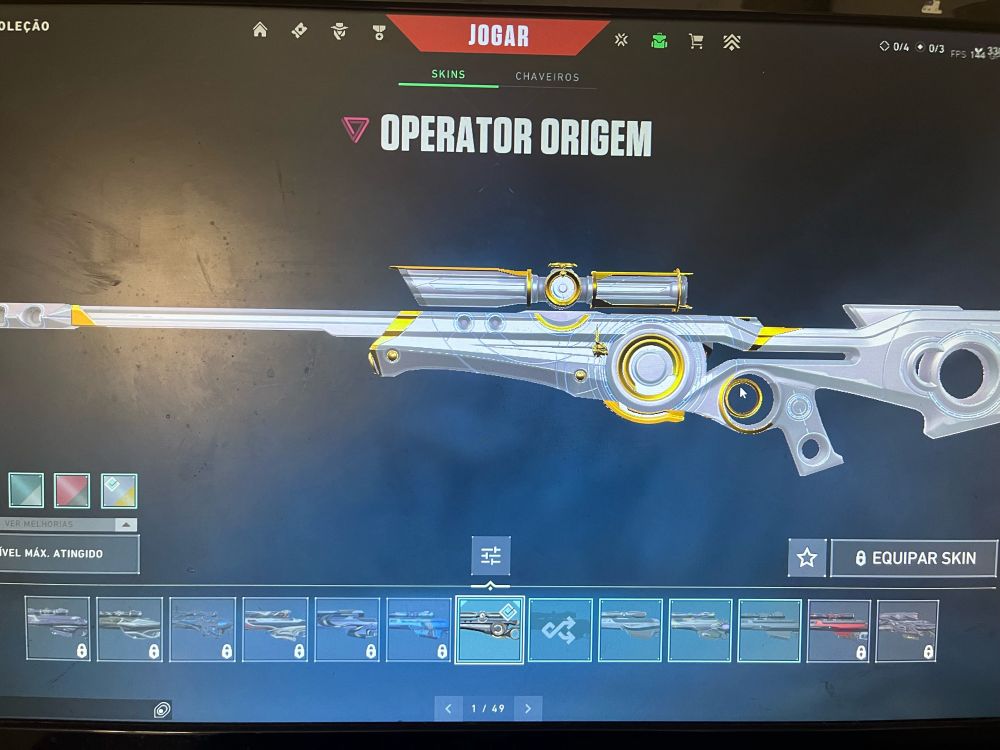Go to the home screen icon
The height and width of the screenshot is (750, 1000).
[x=260, y=30]
